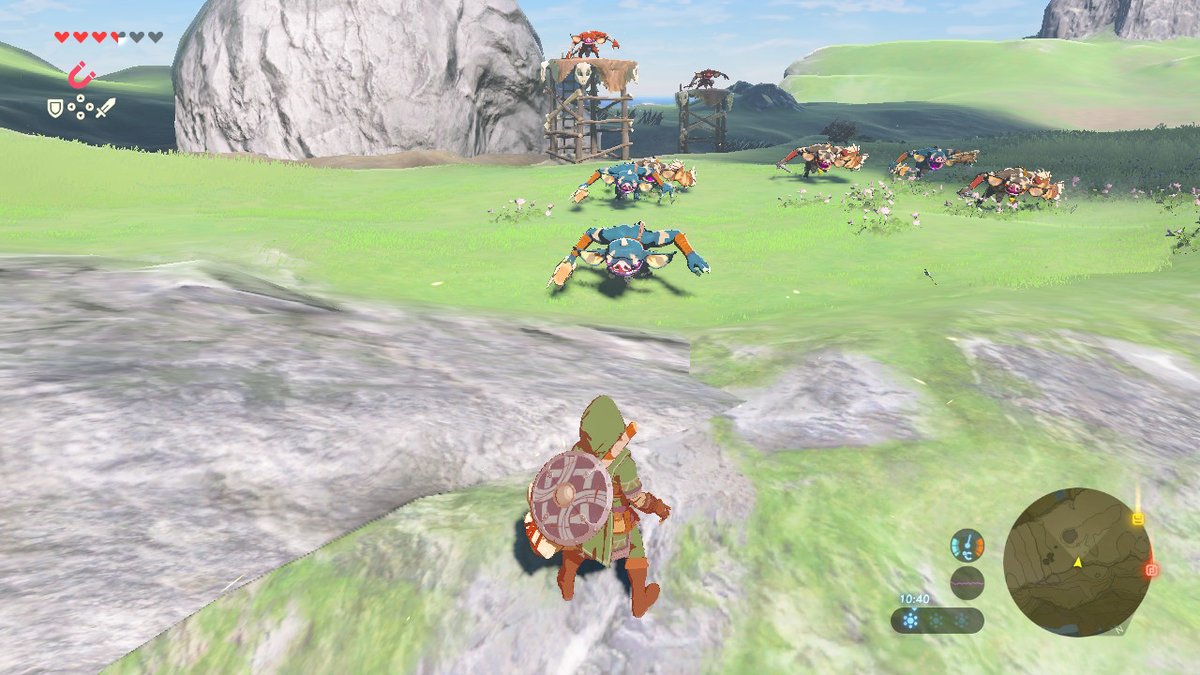
Task: Open the shield quick-select icon
Action: pos(56,105)
